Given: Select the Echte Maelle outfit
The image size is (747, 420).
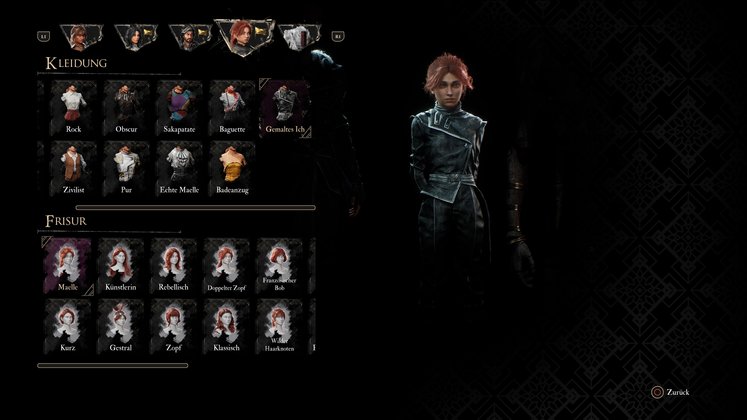Looking at the screenshot, I should (179, 166).
